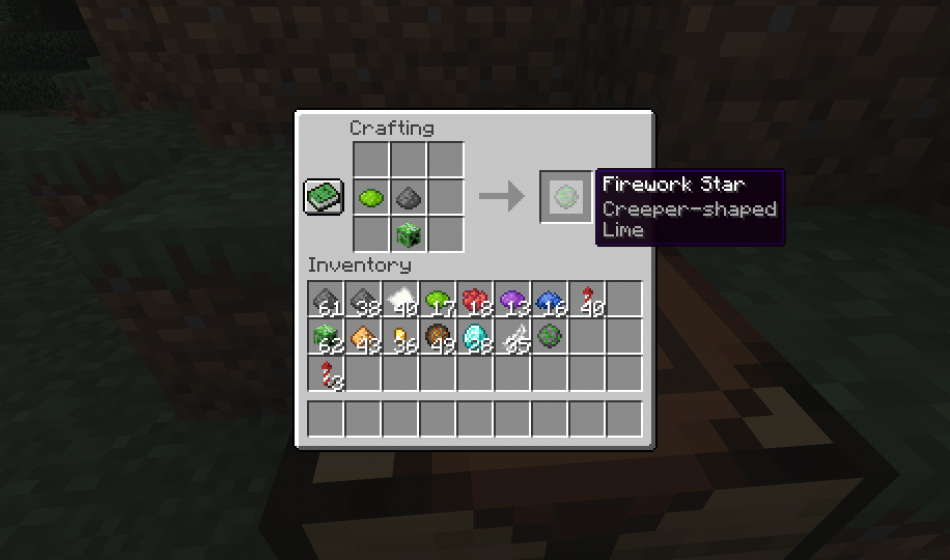Select the stack of 38 gunpowder
This screenshot has height=560, width=950.
[x=362, y=300]
